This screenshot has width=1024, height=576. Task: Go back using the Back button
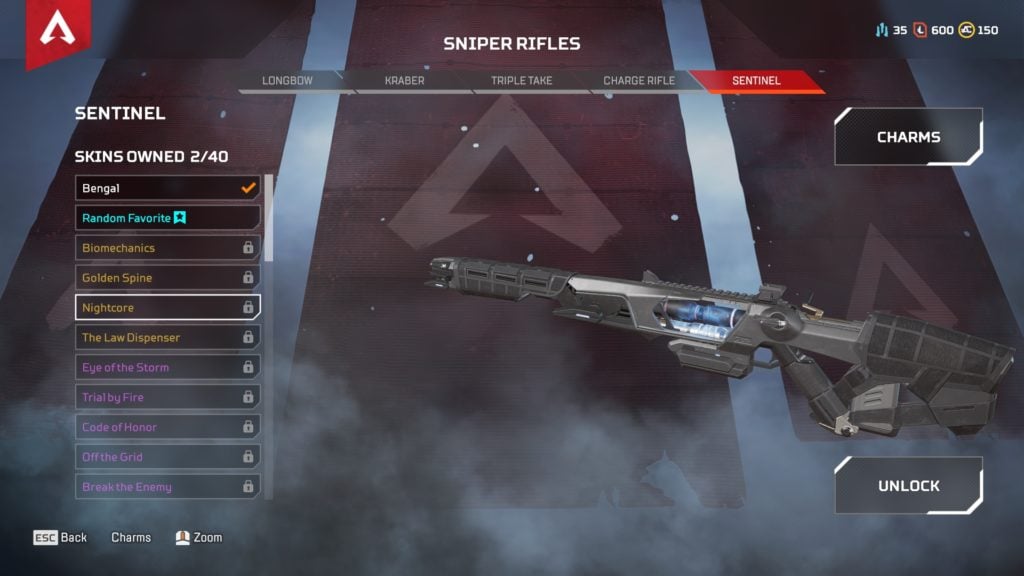(61, 538)
